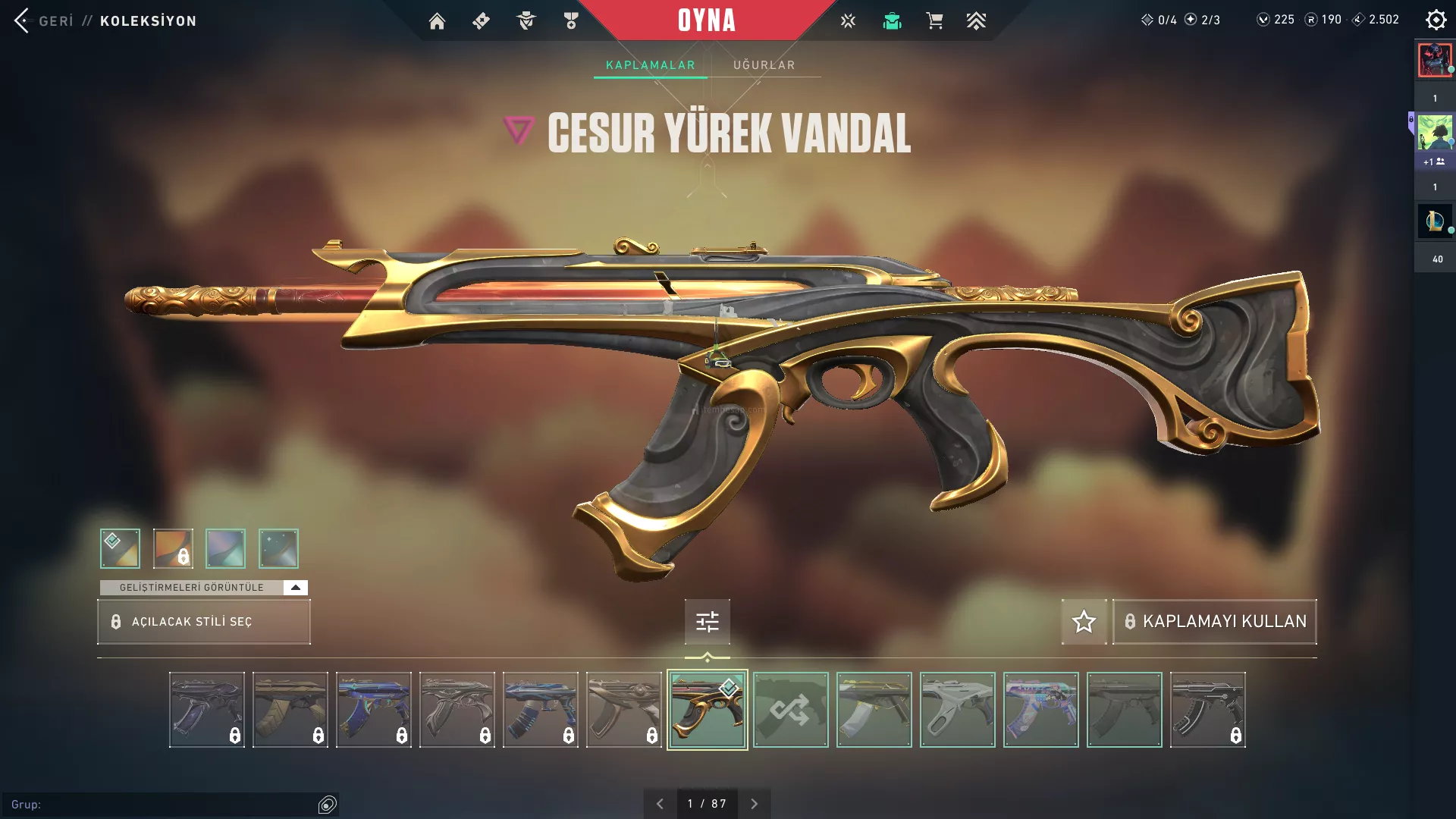This screenshot has height=819, width=1456.
Task: Click Açılacak Stili Seç button
Action: (204, 622)
